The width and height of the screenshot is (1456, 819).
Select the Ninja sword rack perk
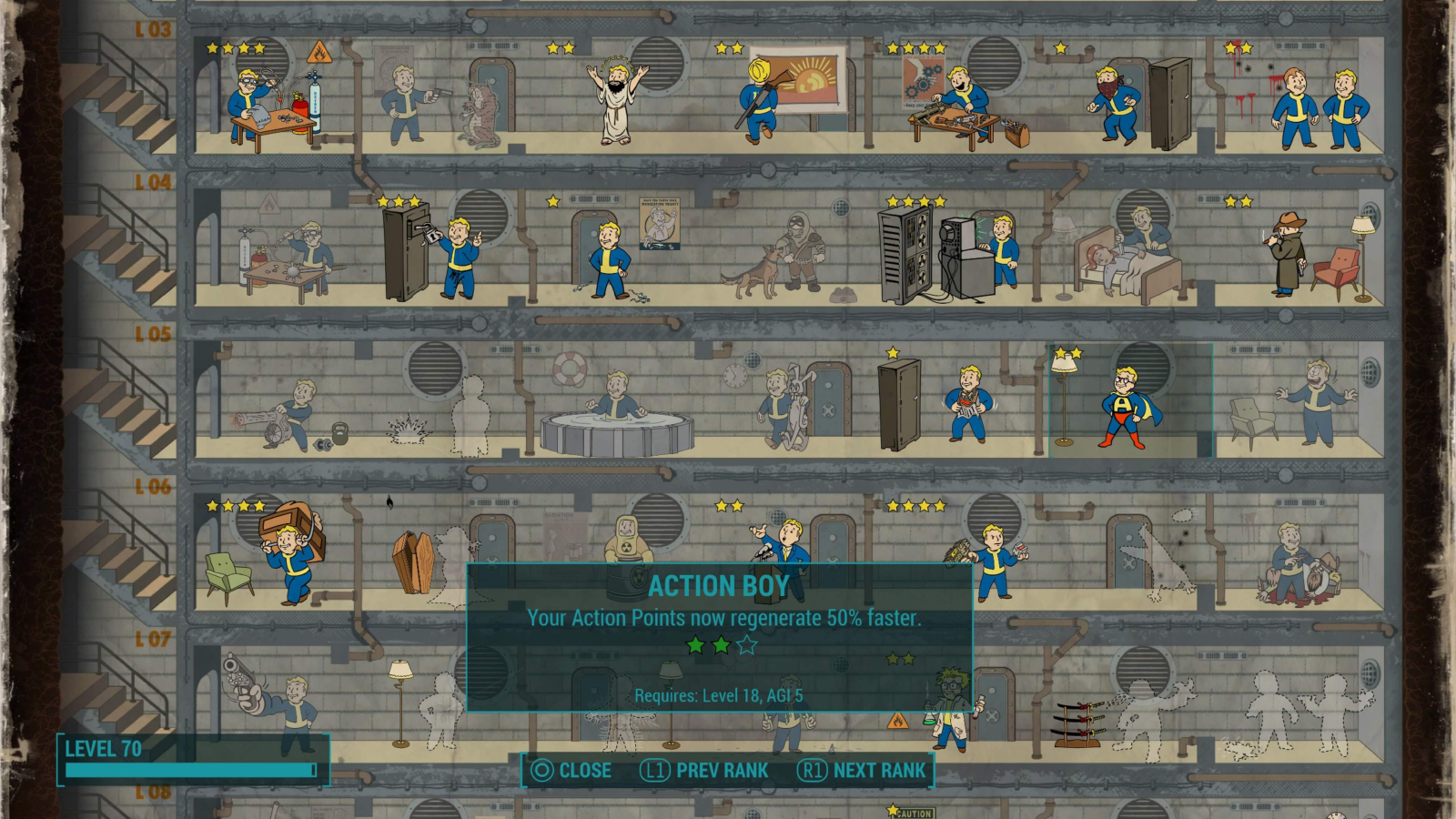pos(1078,719)
